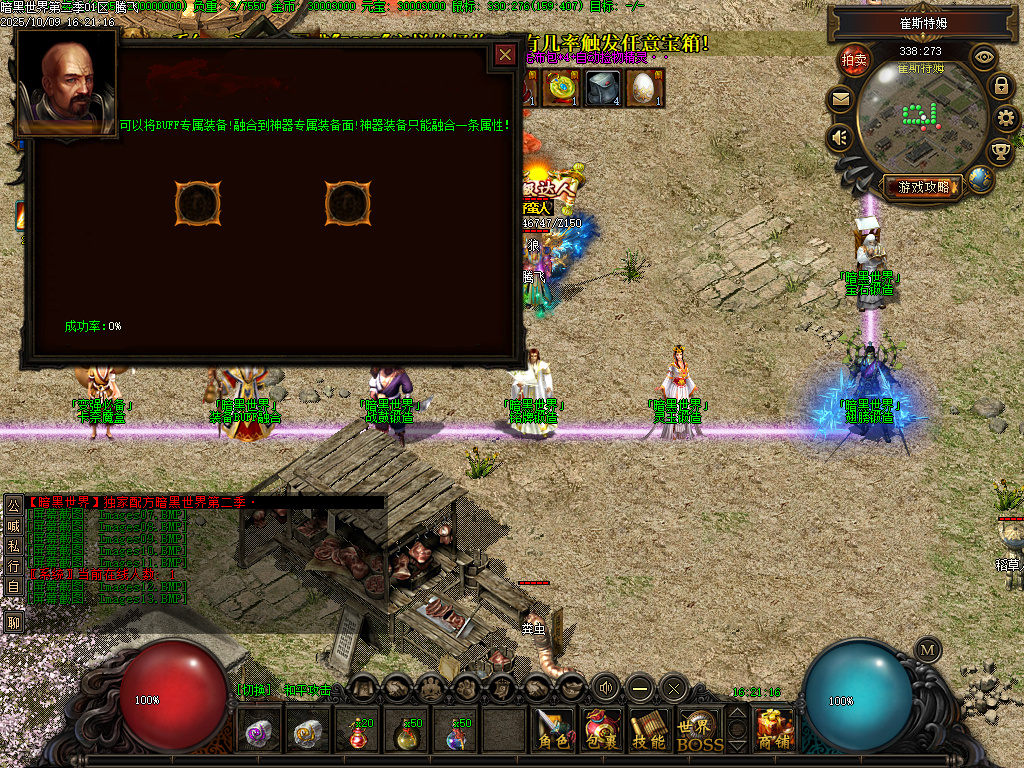Use the red potion hotbar slot
Image resolution: width=1024 pixels, height=768 pixels.
[358, 735]
